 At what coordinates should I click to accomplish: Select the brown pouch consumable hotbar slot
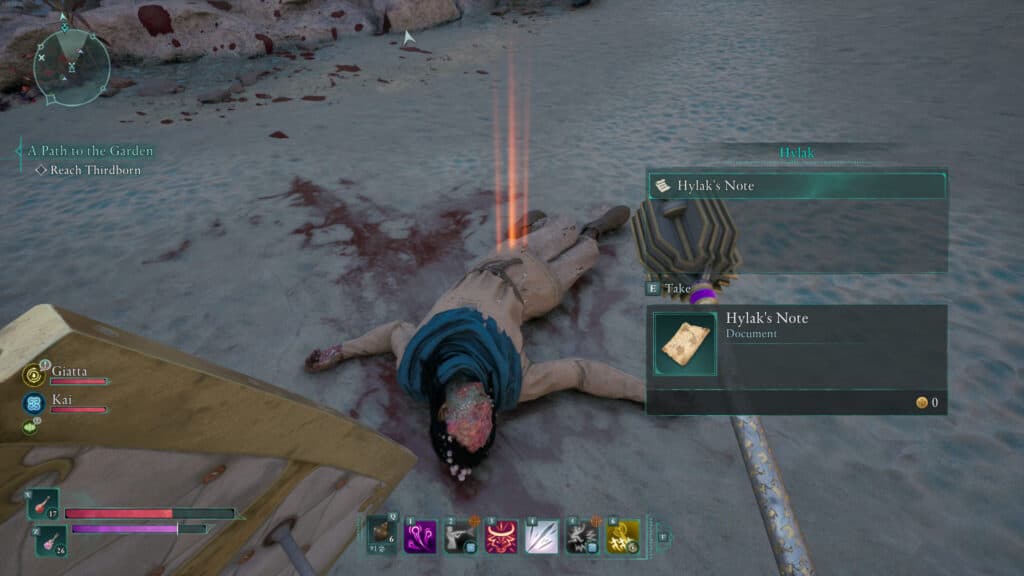(381, 536)
